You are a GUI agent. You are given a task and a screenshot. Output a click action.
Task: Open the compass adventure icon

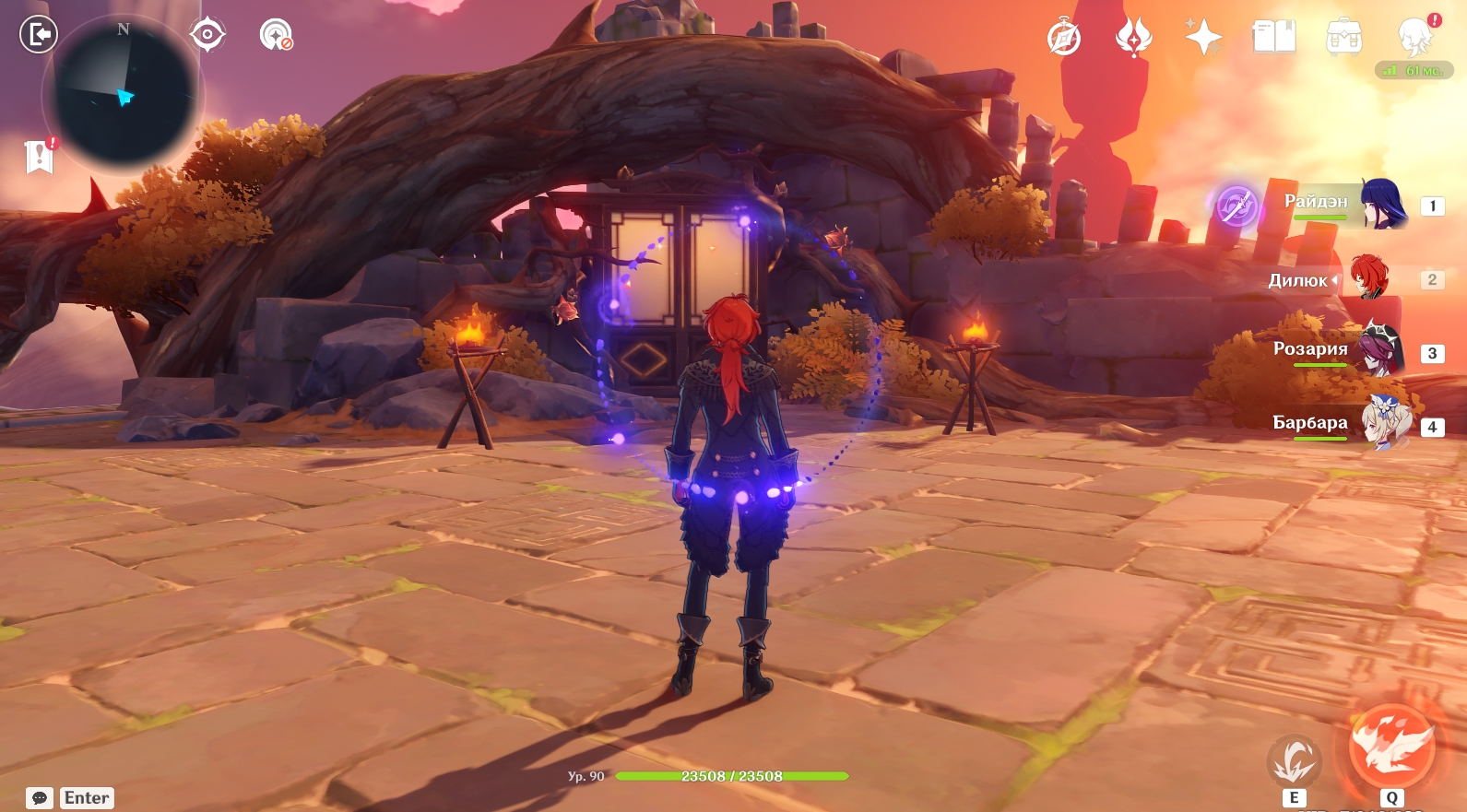[1064, 38]
